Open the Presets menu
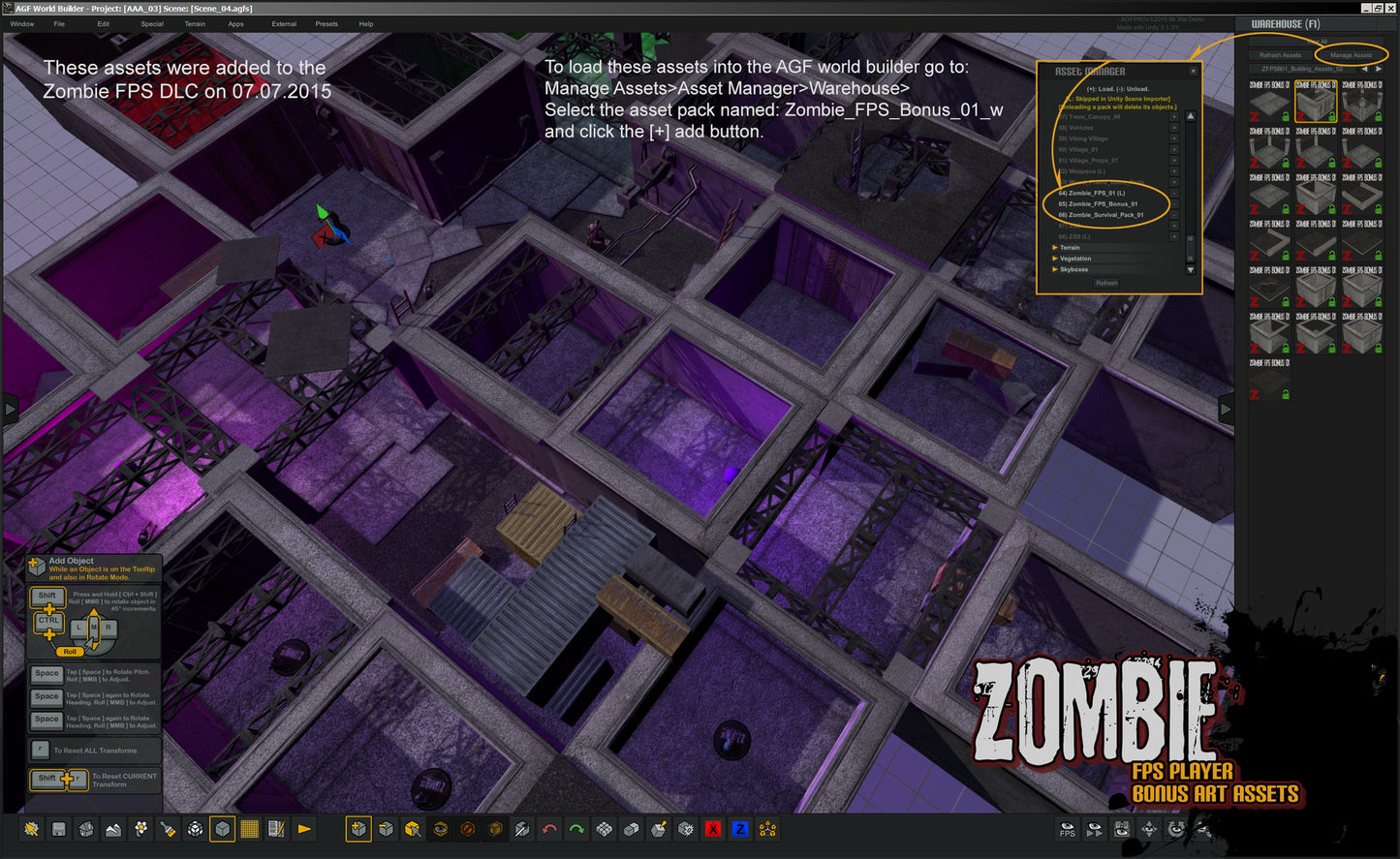Viewport: 1400px width, 859px height. coord(327,24)
